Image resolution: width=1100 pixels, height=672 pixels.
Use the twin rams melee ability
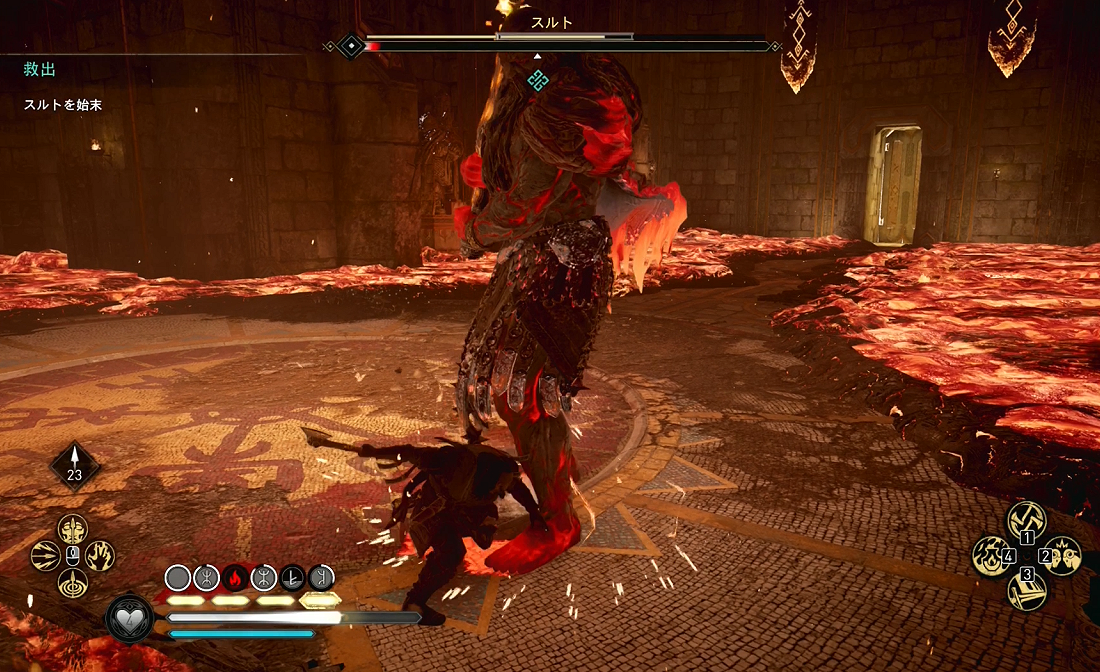pos(1062,555)
